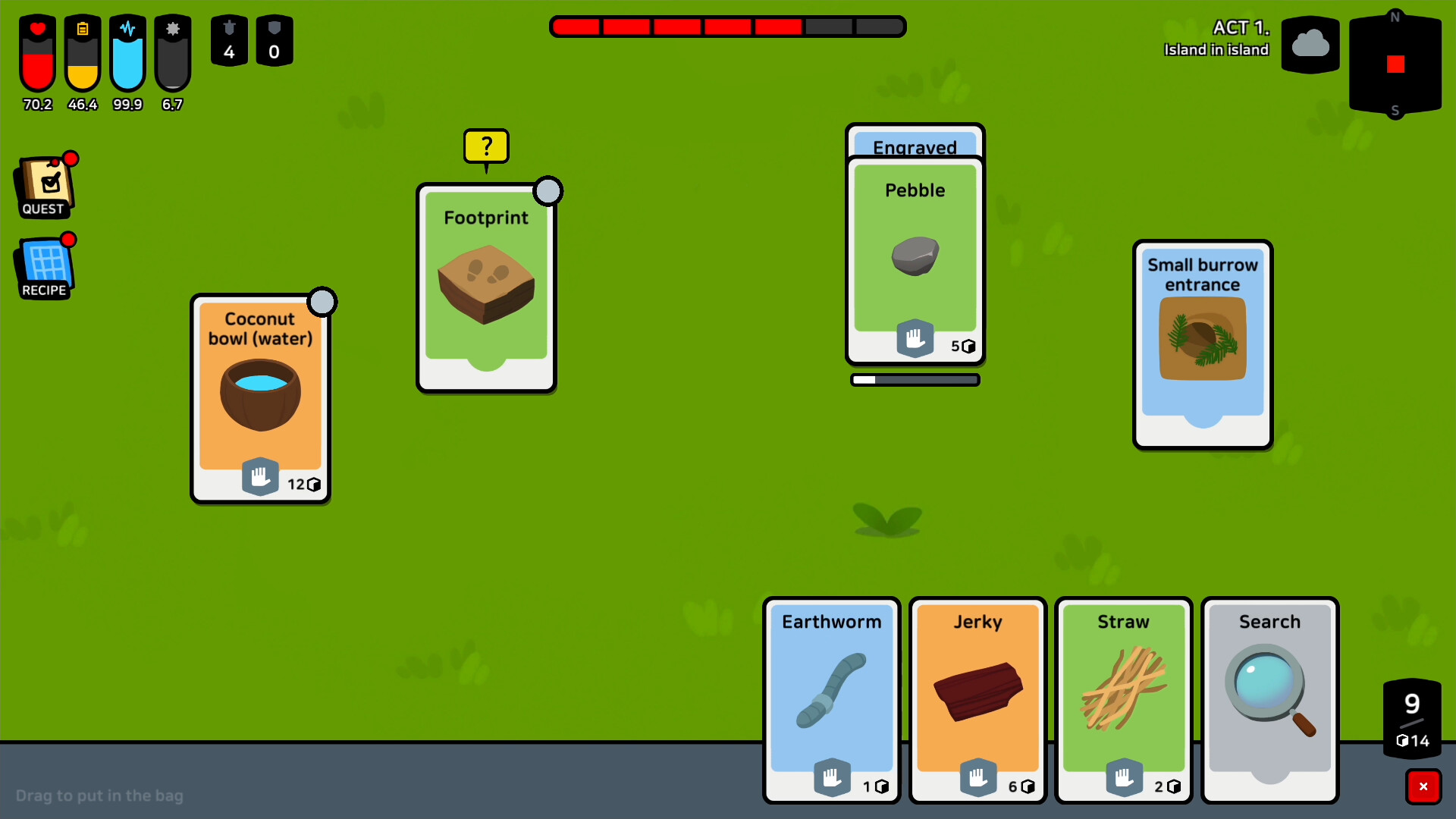
Task: Check the weather cloud icon
Action: [x=1310, y=45]
